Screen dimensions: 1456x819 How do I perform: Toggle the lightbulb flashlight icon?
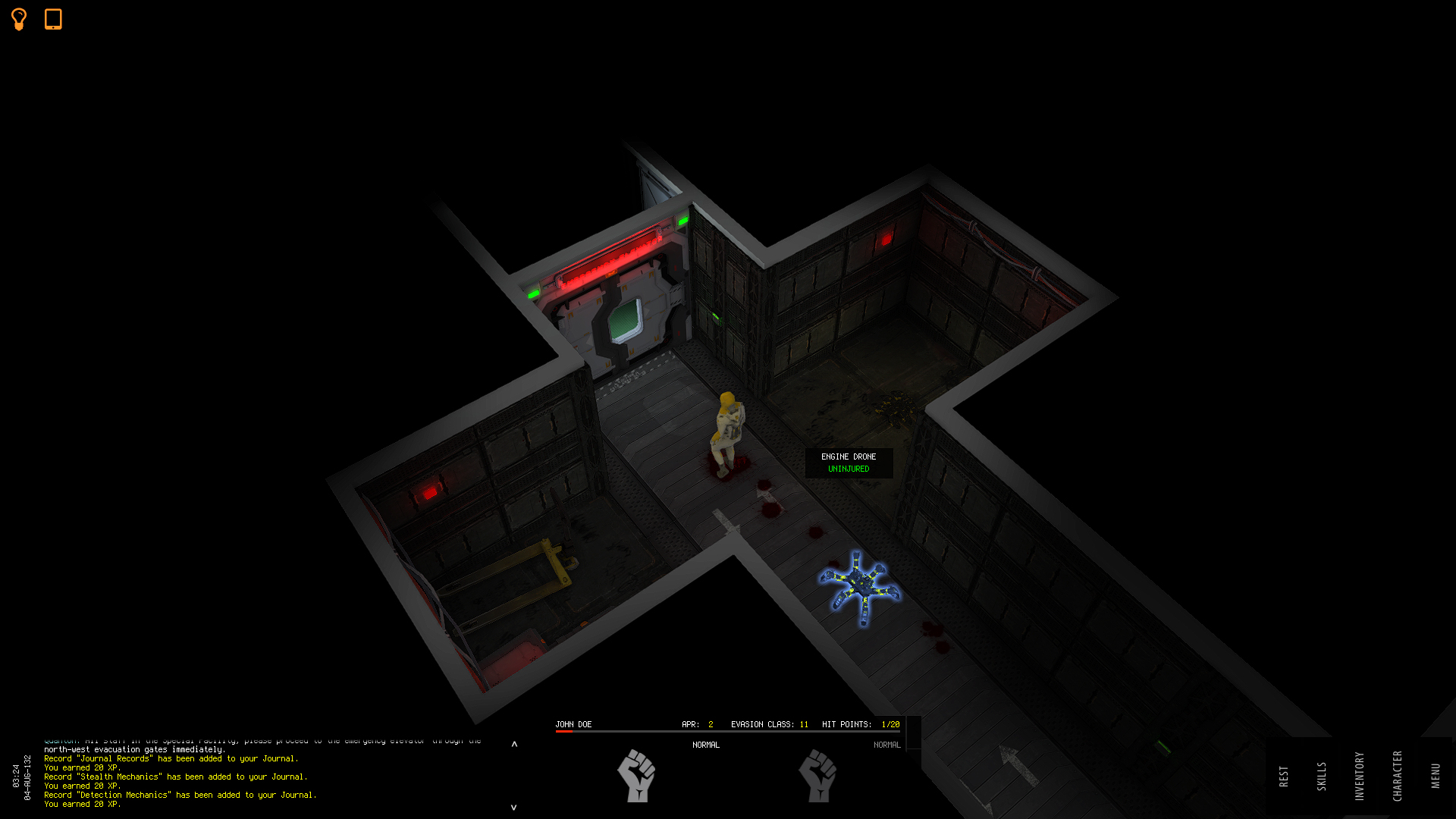click(18, 19)
